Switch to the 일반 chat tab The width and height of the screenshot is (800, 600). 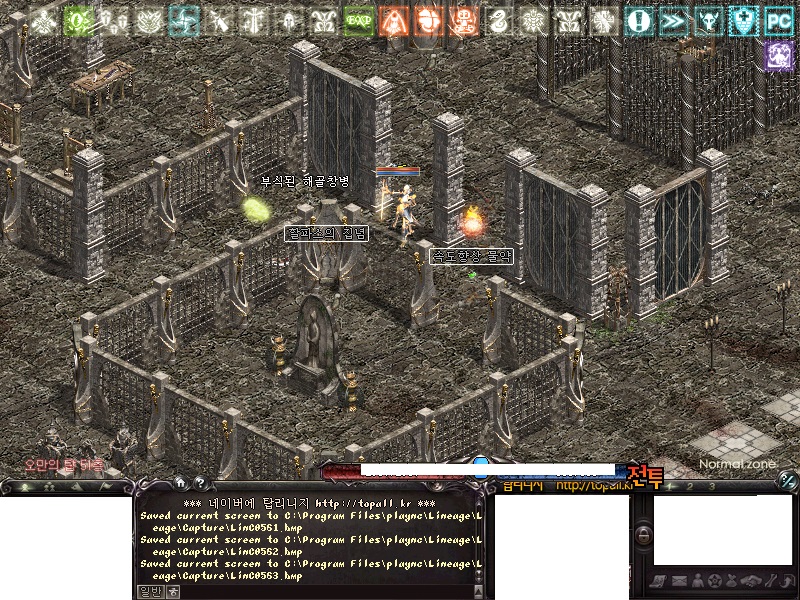pyautogui.click(x=149, y=591)
